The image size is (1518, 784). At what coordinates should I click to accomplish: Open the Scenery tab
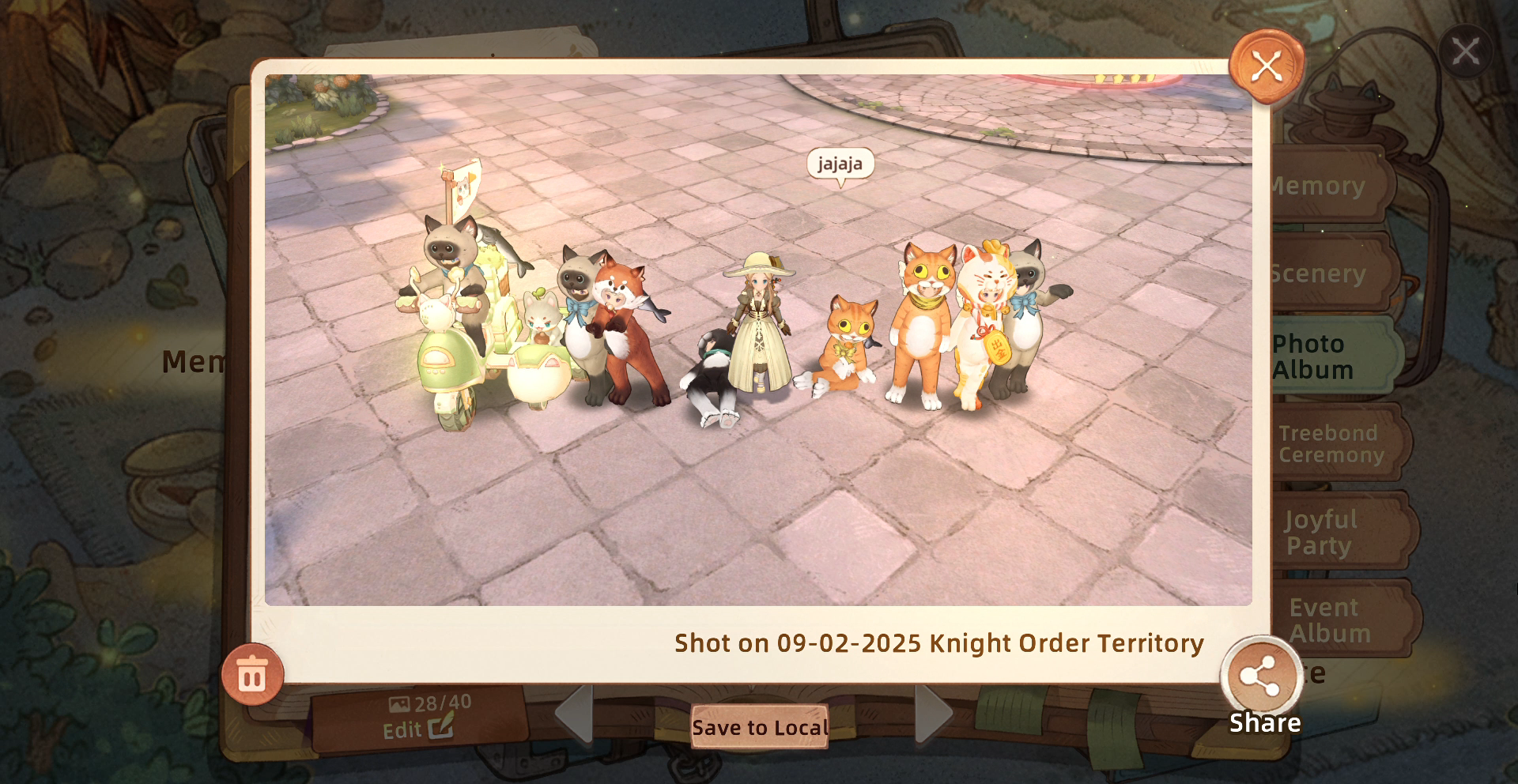point(1330,273)
